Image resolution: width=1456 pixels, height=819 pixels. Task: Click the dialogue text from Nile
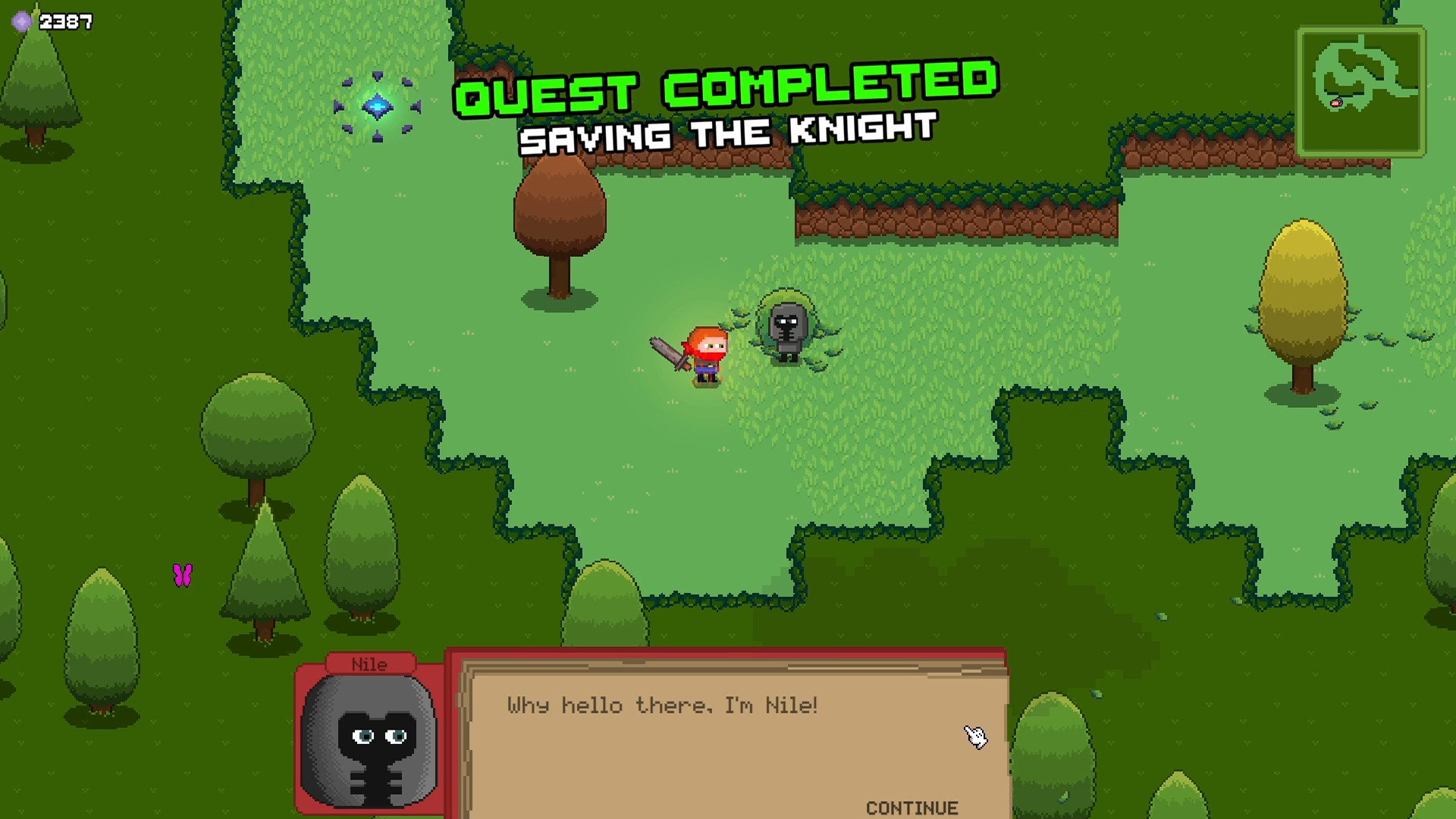coord(661,705)
